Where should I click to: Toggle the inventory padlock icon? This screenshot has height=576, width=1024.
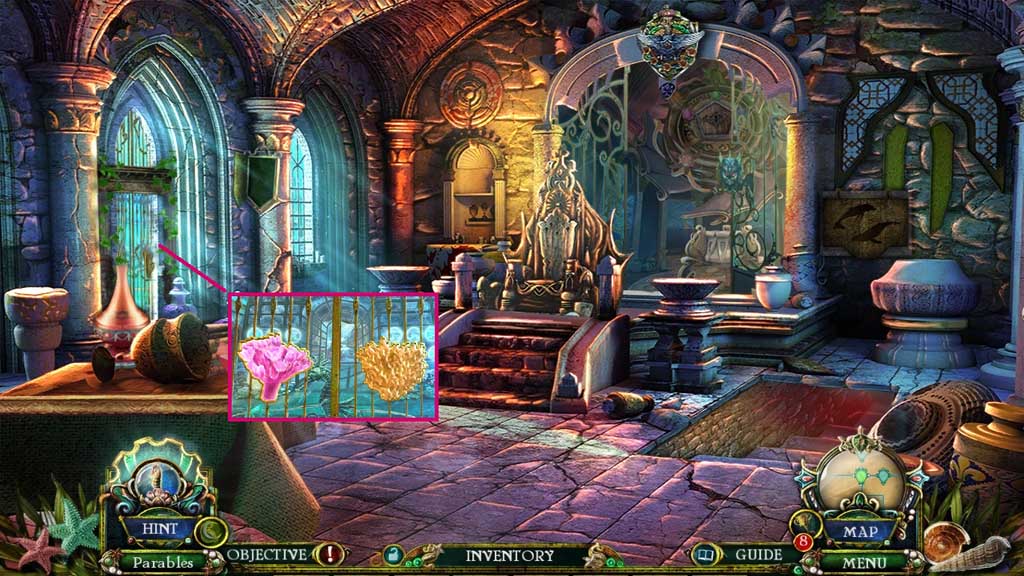[393, 554]
